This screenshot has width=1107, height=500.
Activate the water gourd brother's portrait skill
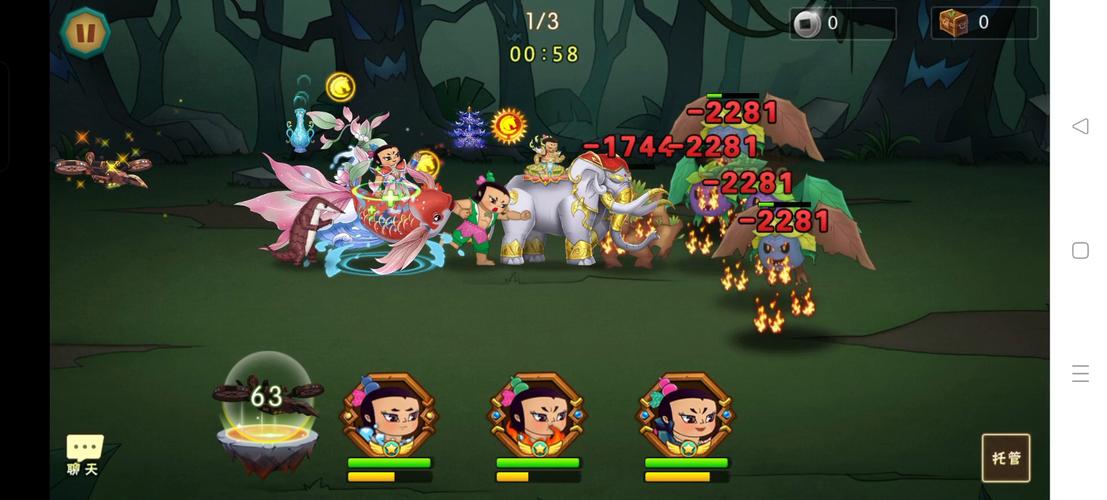click(390, 416)
